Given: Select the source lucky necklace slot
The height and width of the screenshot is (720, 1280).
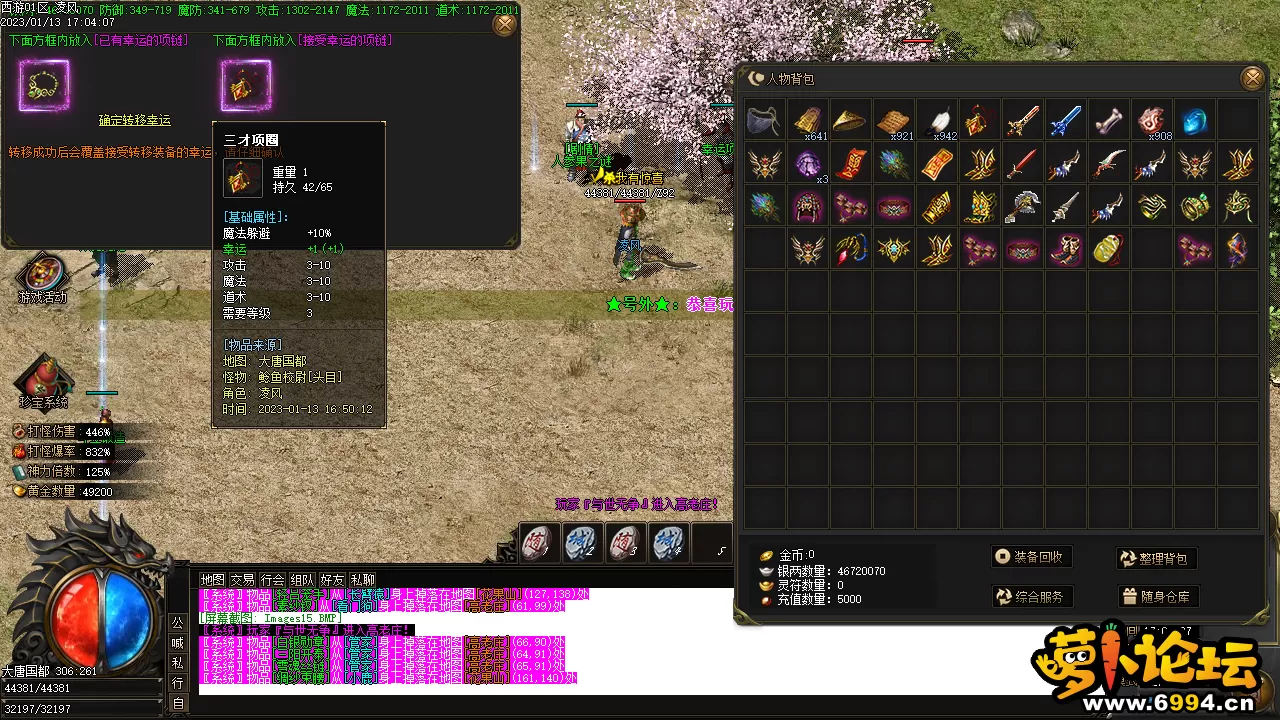Looking at the screenshot, I should click(44, 86).
